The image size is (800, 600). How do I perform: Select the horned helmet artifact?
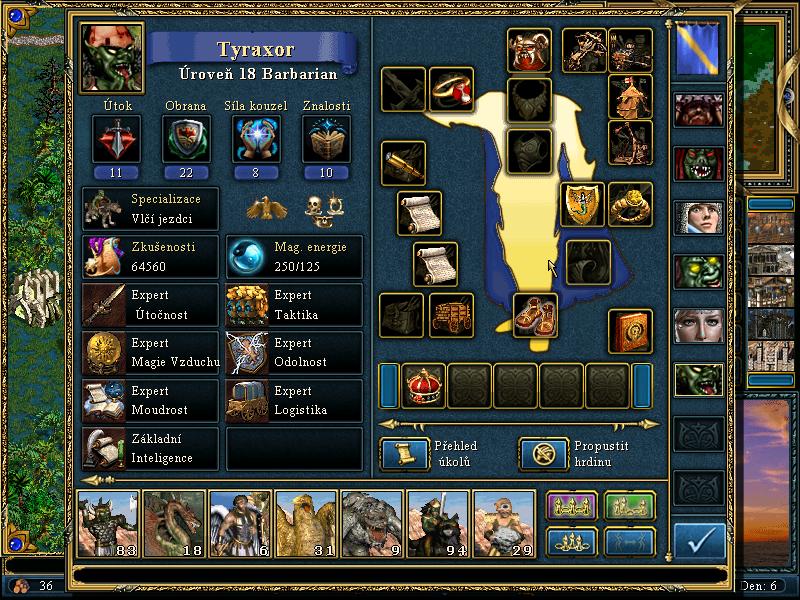(x=529, y=49)
